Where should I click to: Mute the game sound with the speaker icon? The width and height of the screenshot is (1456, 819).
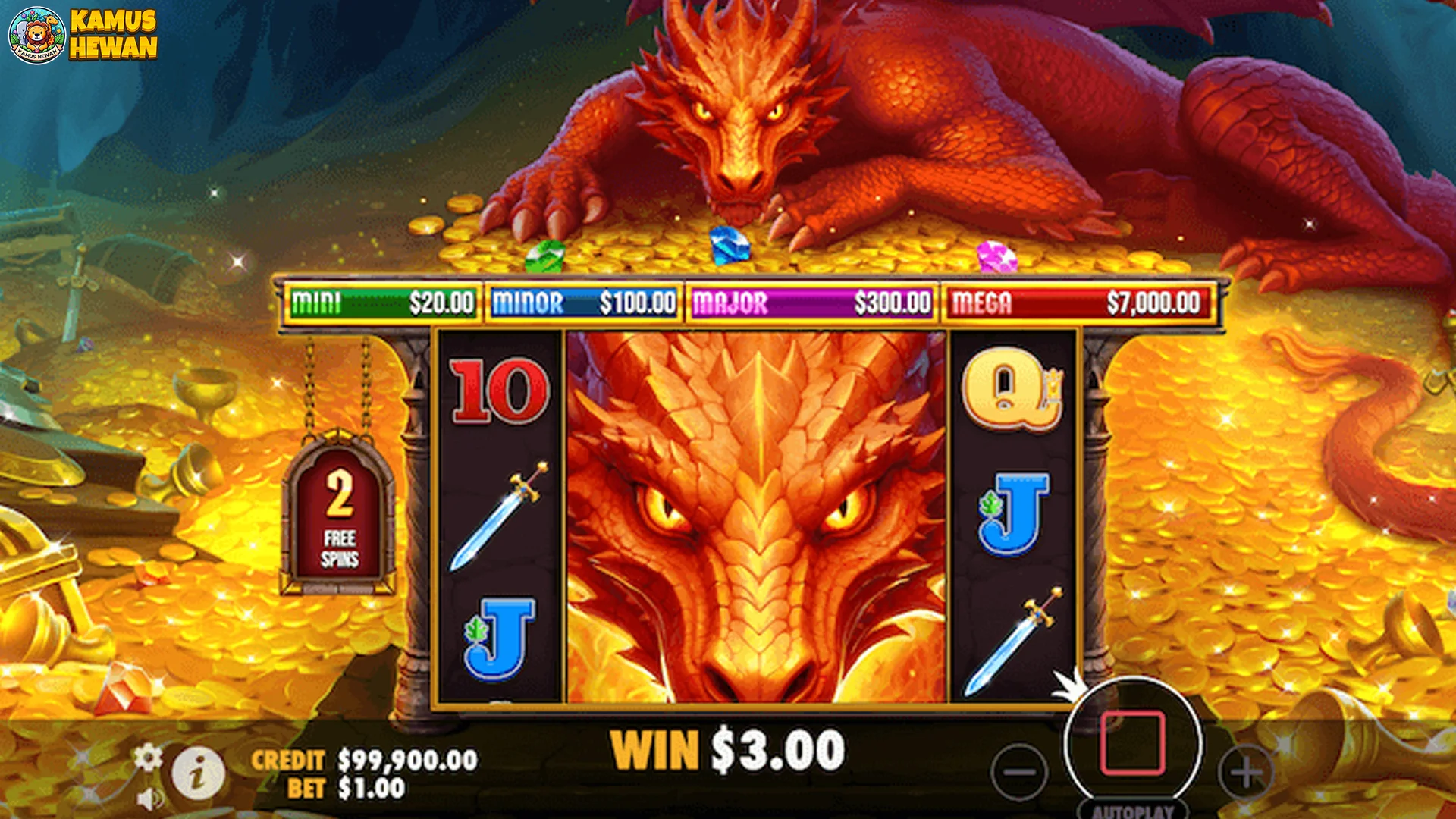[149, 798]
